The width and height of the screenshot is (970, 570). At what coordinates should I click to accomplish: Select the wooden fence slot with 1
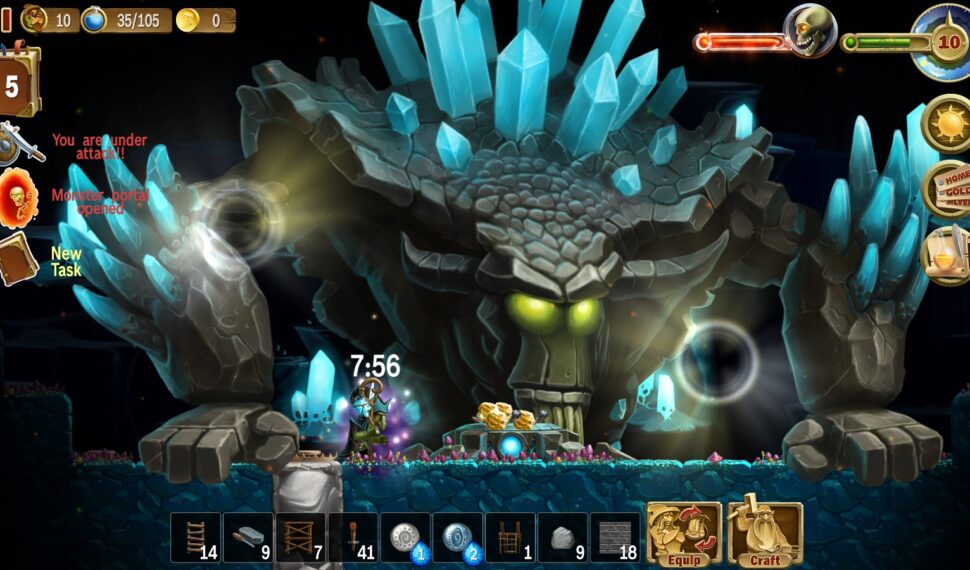510,538
